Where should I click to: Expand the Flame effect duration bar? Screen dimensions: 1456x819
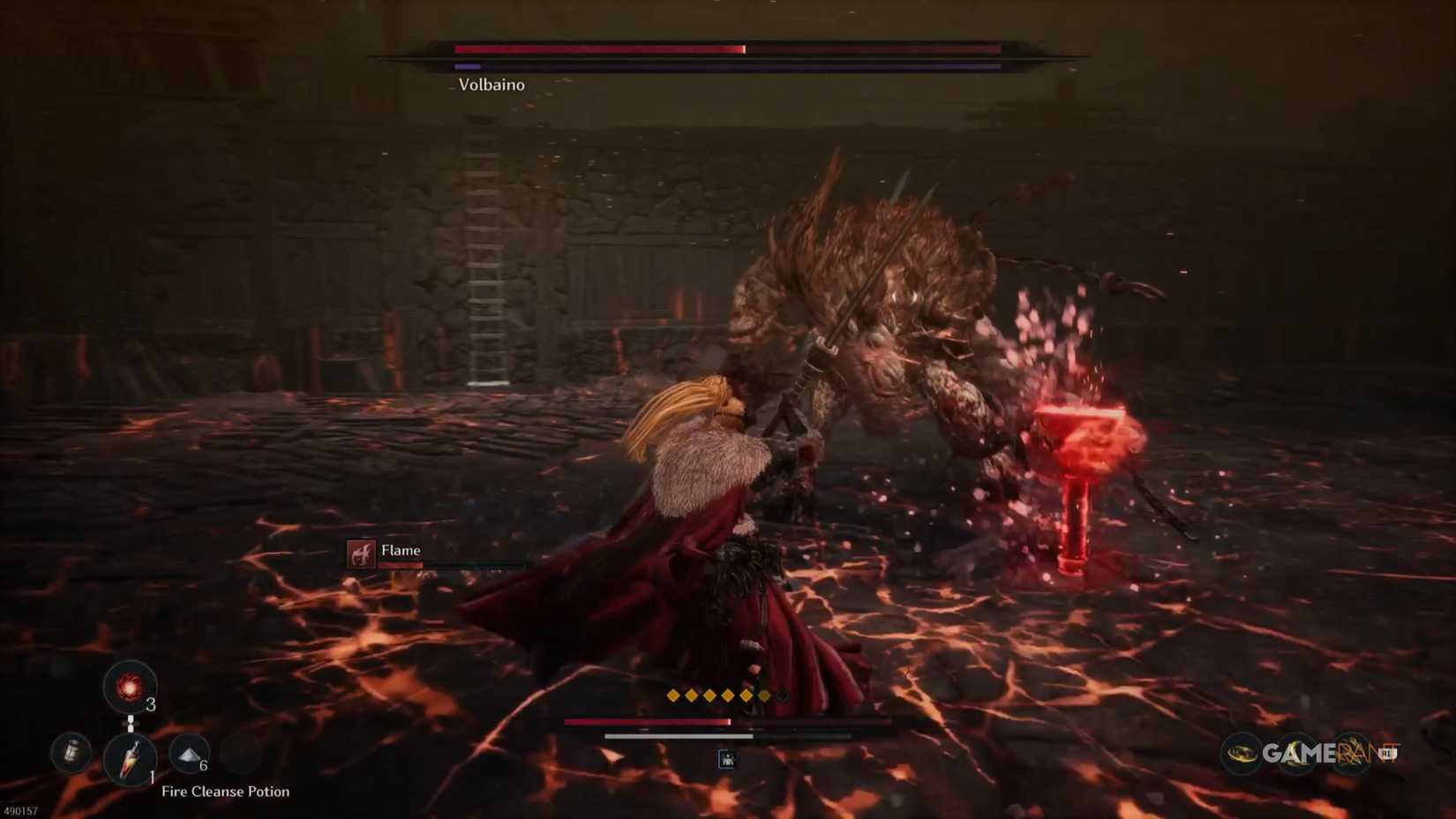pos(450,564)
